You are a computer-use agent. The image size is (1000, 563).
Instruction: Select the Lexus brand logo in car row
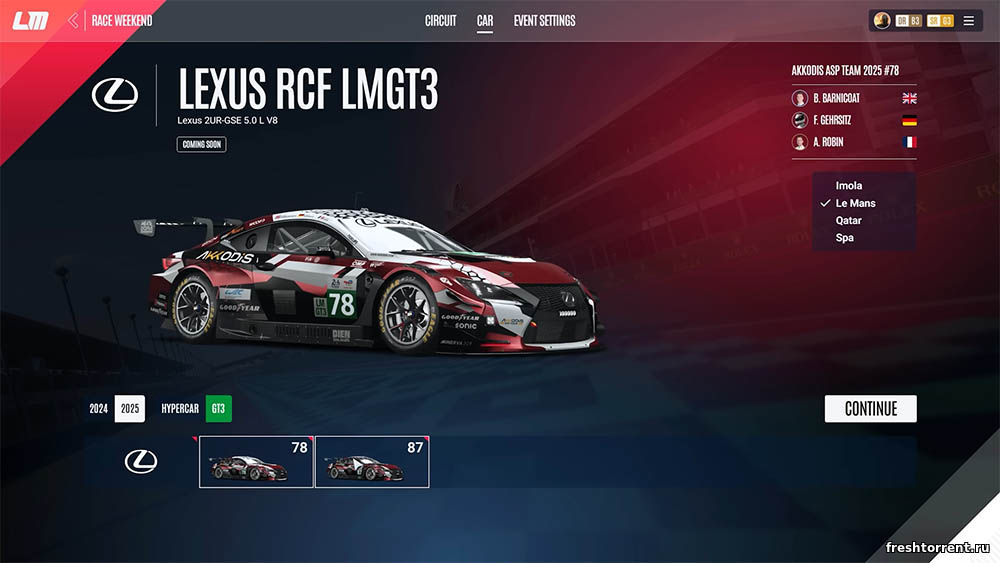[141, 461]
